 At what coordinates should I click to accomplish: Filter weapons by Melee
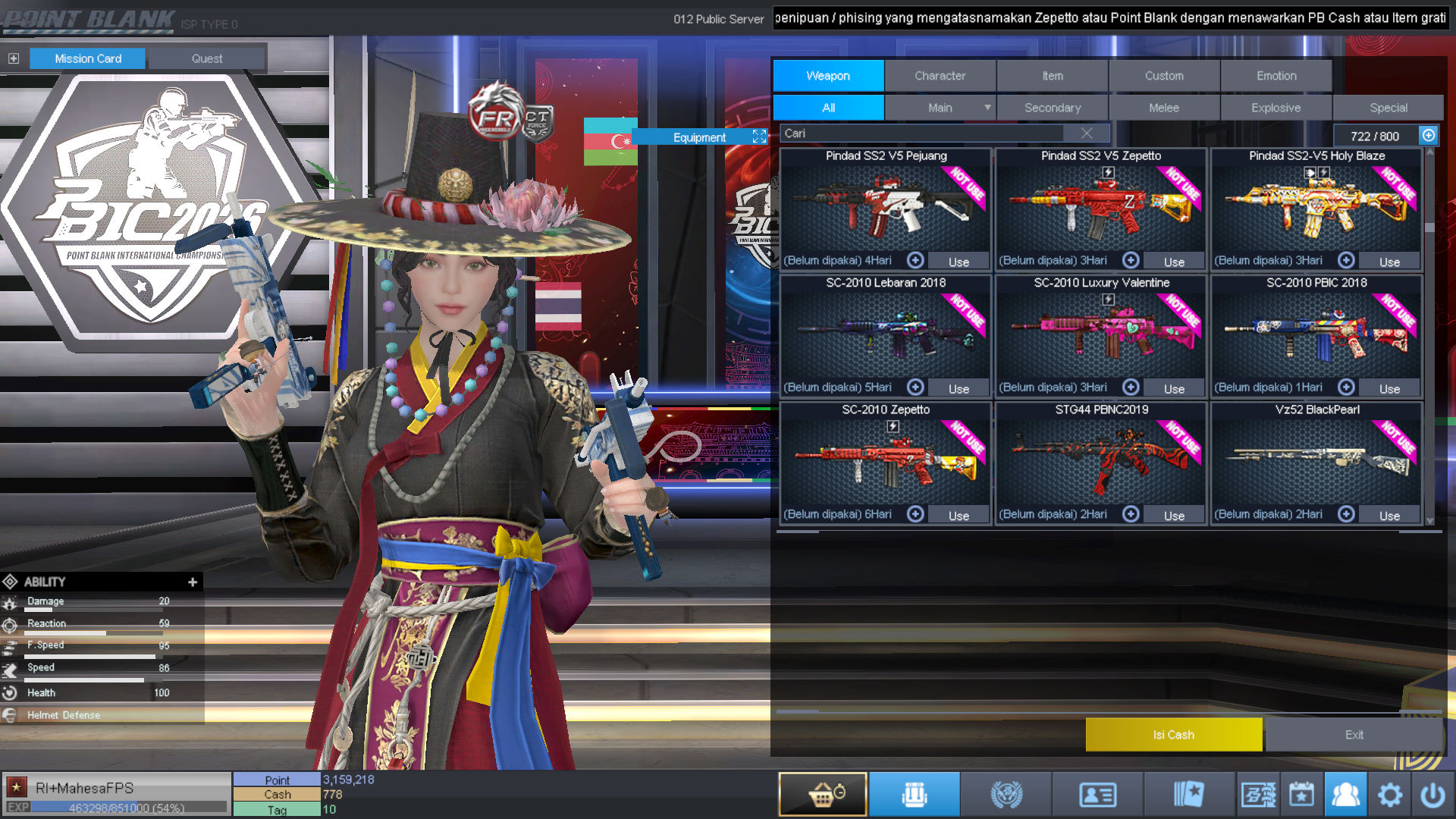[1164, 108]
